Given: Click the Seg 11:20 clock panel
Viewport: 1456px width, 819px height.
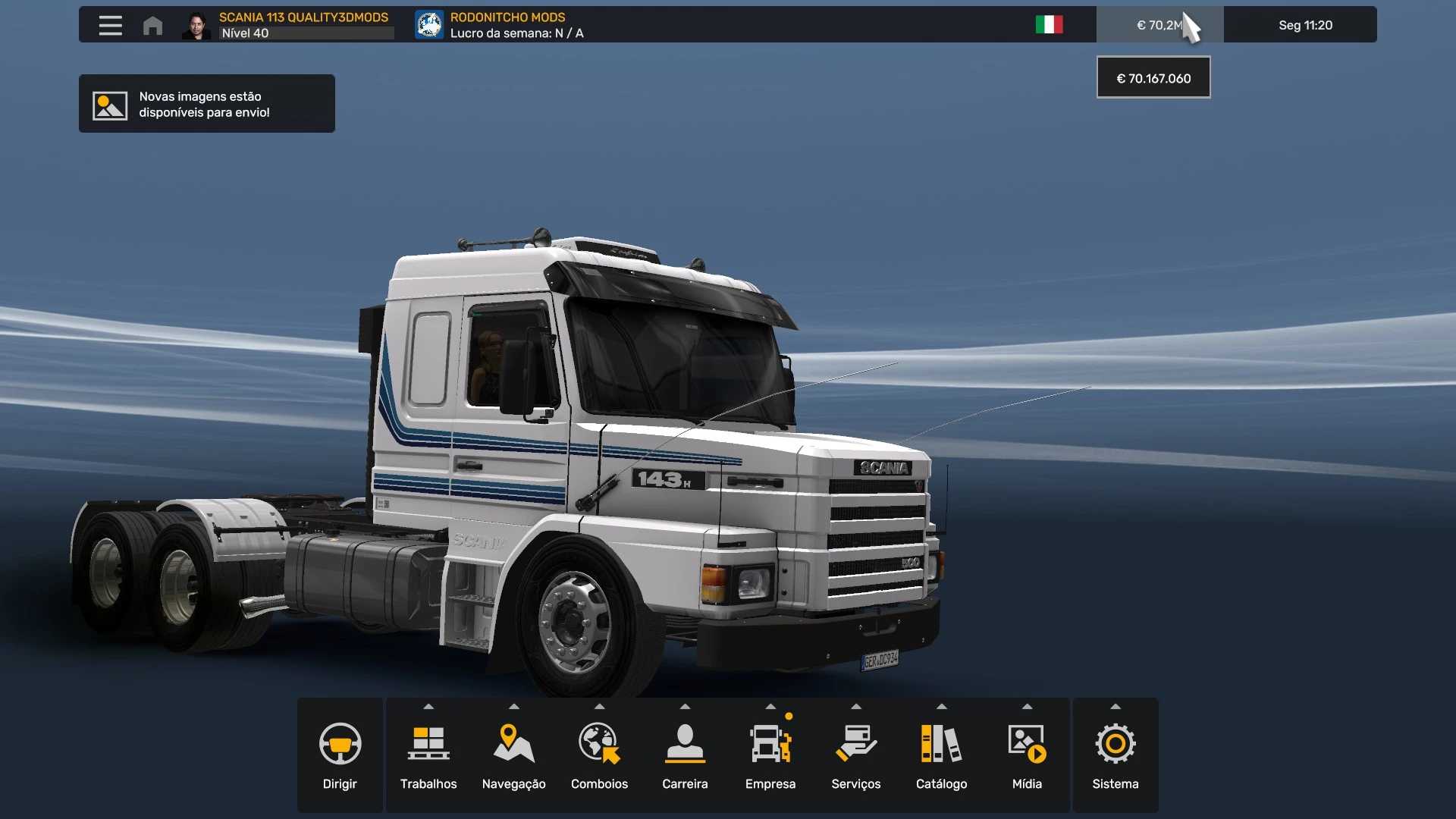Looking at the screenshot, I should (1304, 25).
